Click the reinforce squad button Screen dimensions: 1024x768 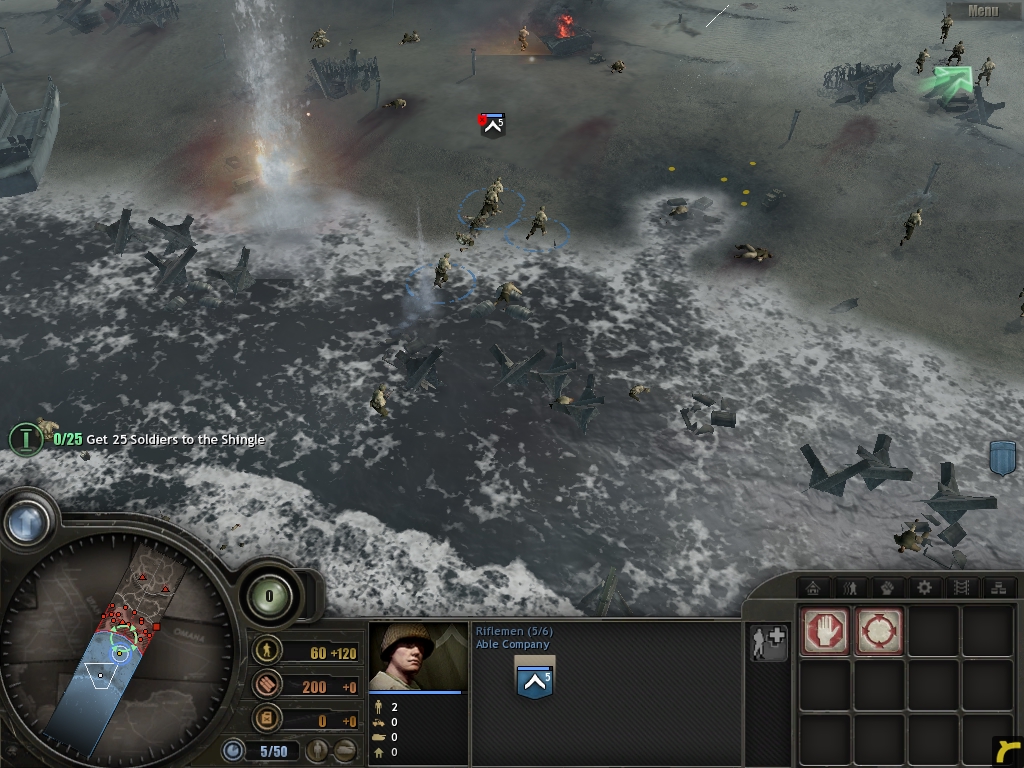[768, 644]
